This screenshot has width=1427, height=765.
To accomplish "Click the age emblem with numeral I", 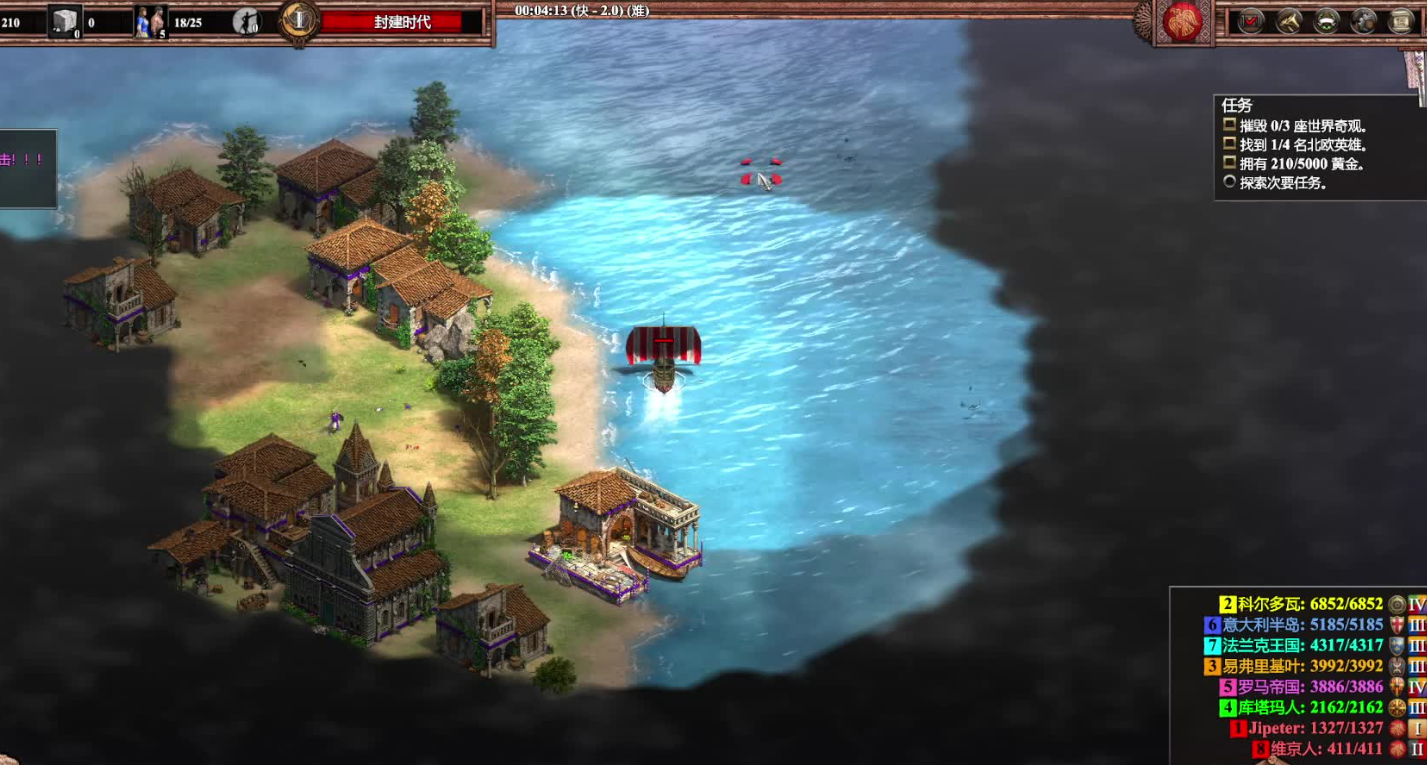I will (x=298, y=21).
